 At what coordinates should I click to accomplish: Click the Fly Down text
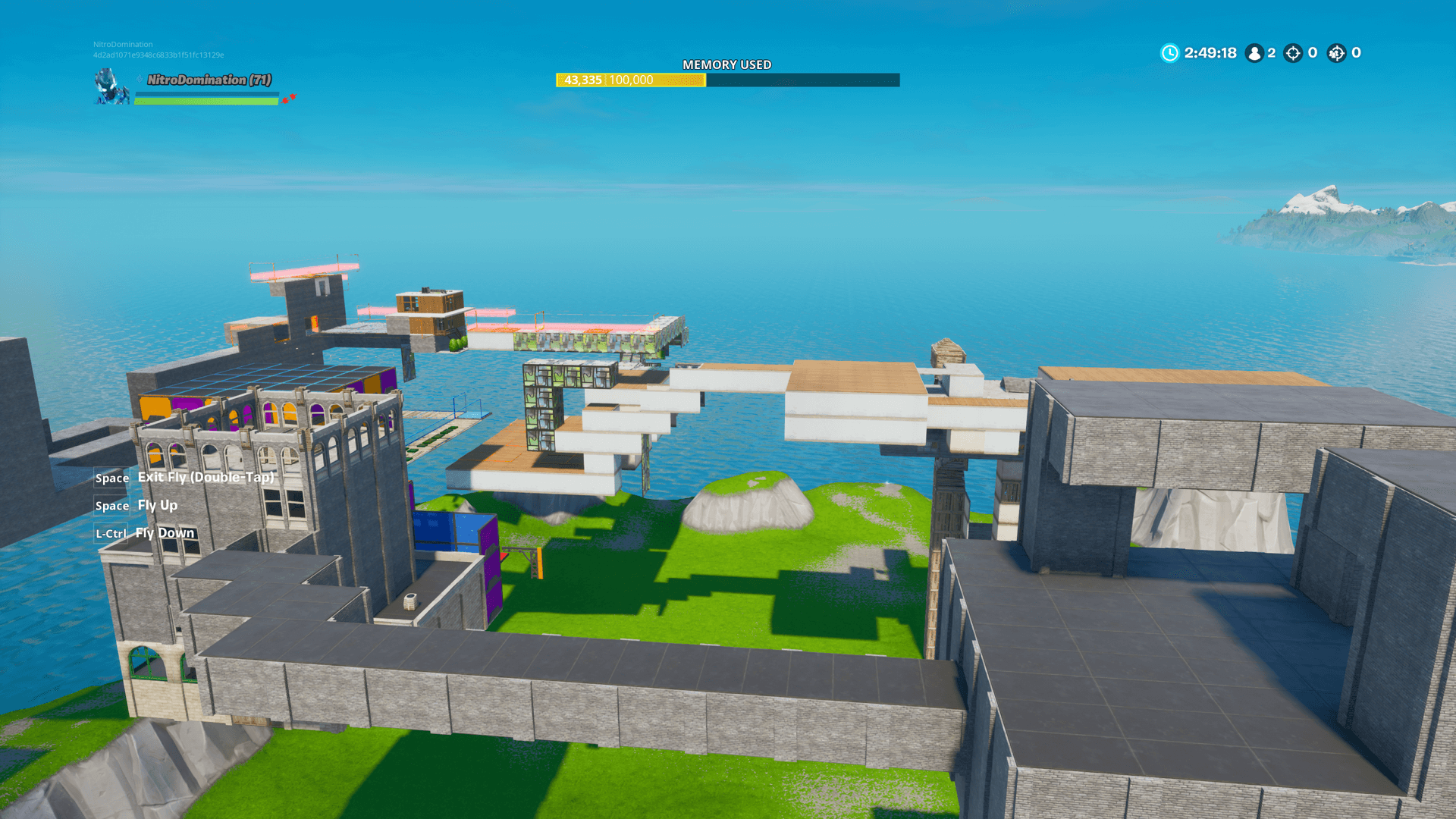point(164,532)
